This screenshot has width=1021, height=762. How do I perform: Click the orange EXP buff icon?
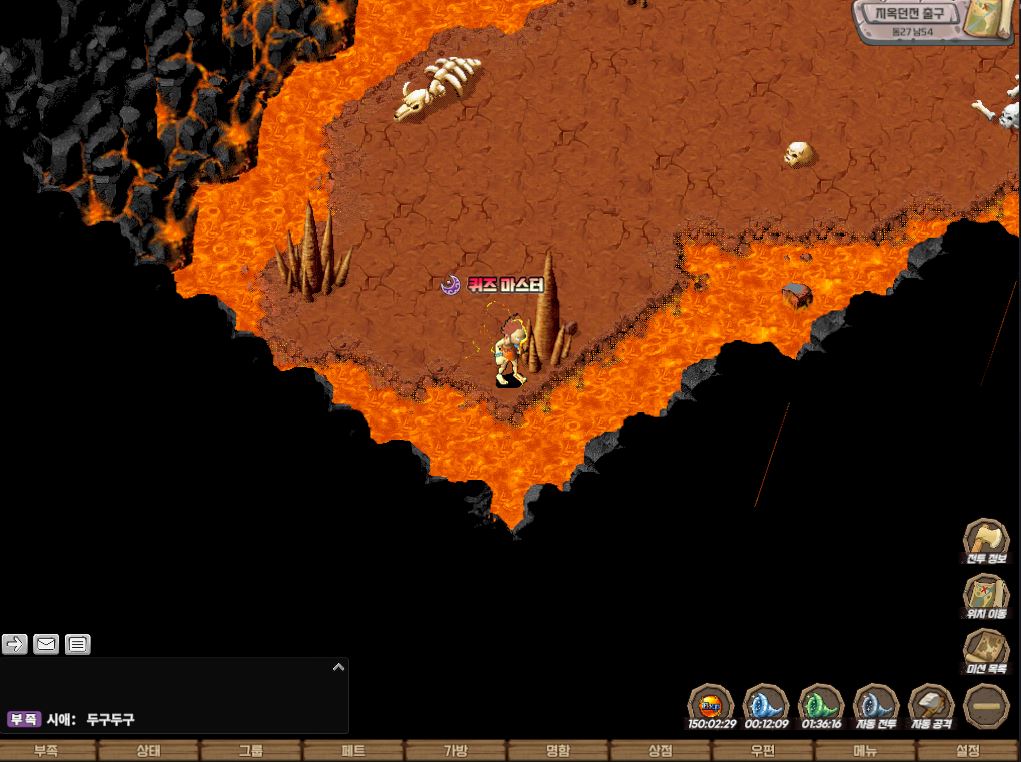pyautogui.click(x=711, y=703)
